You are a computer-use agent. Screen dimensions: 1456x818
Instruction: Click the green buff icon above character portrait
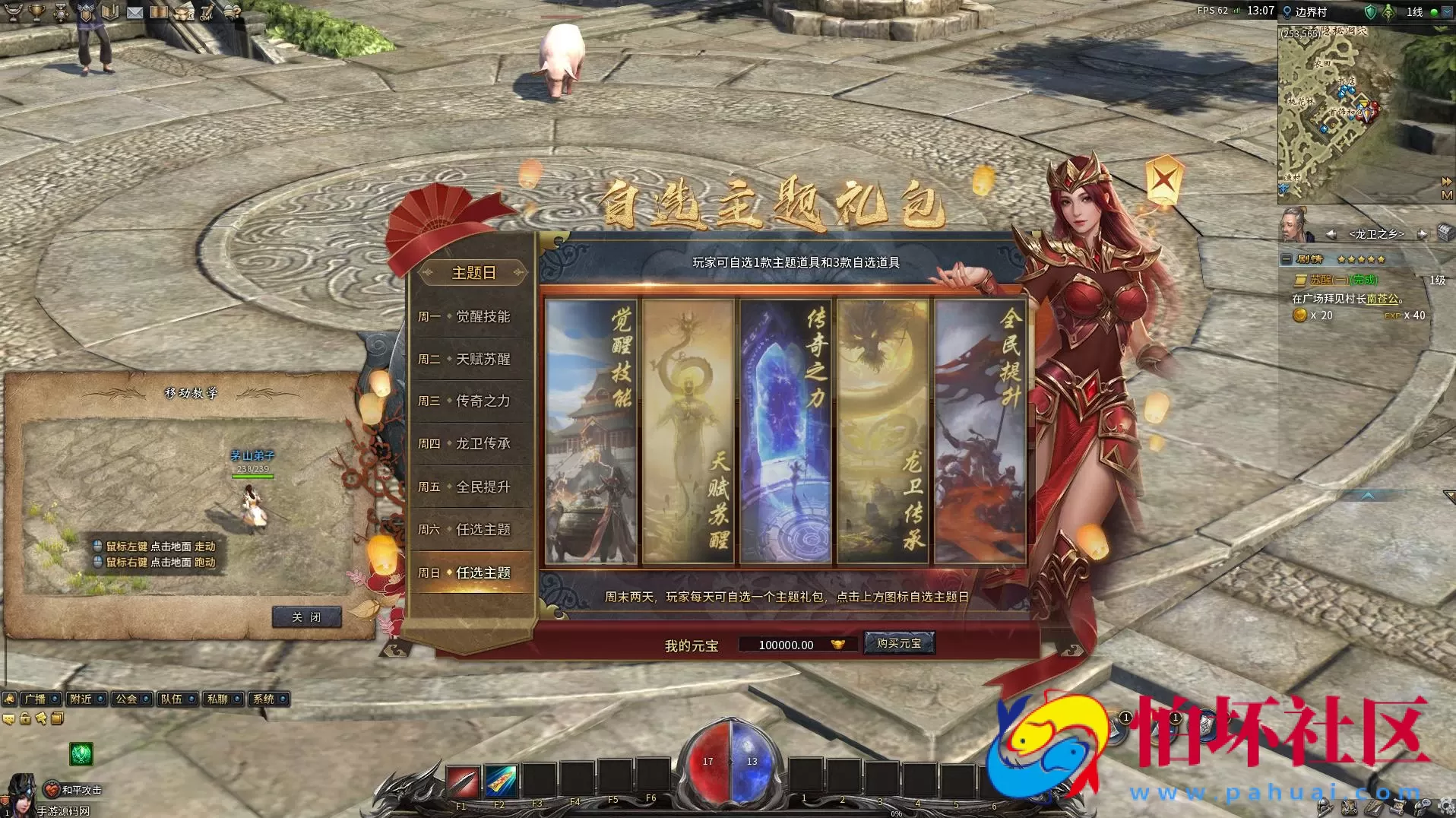(81, 754)
